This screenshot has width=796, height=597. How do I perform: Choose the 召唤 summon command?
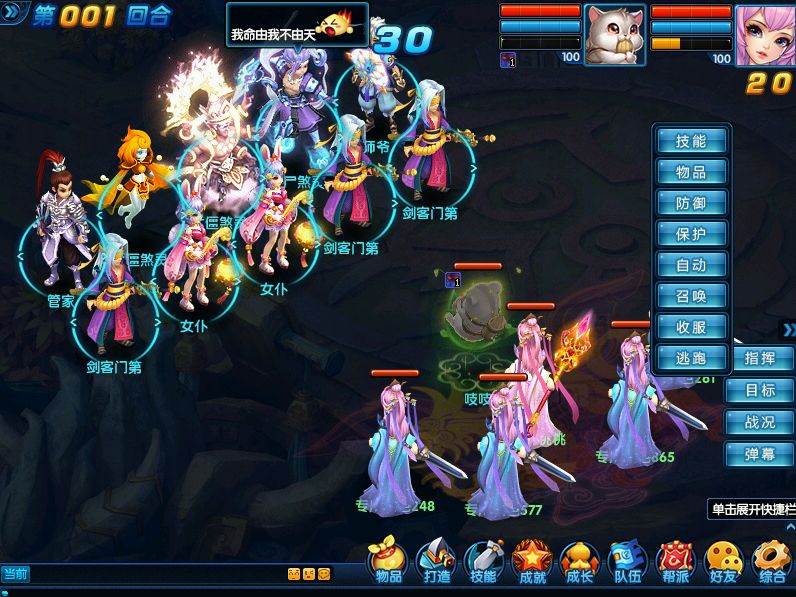pos(691,297)
